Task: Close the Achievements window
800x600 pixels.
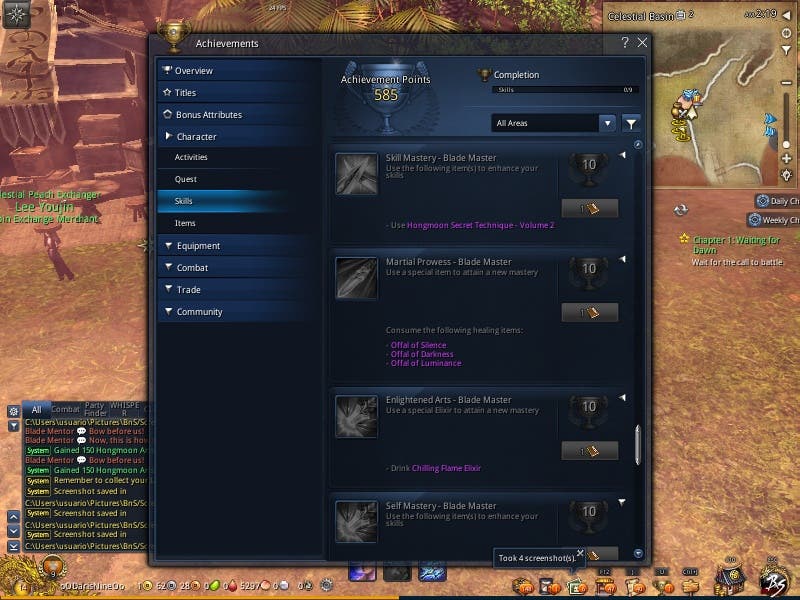Action: click(x=642, y=43)
